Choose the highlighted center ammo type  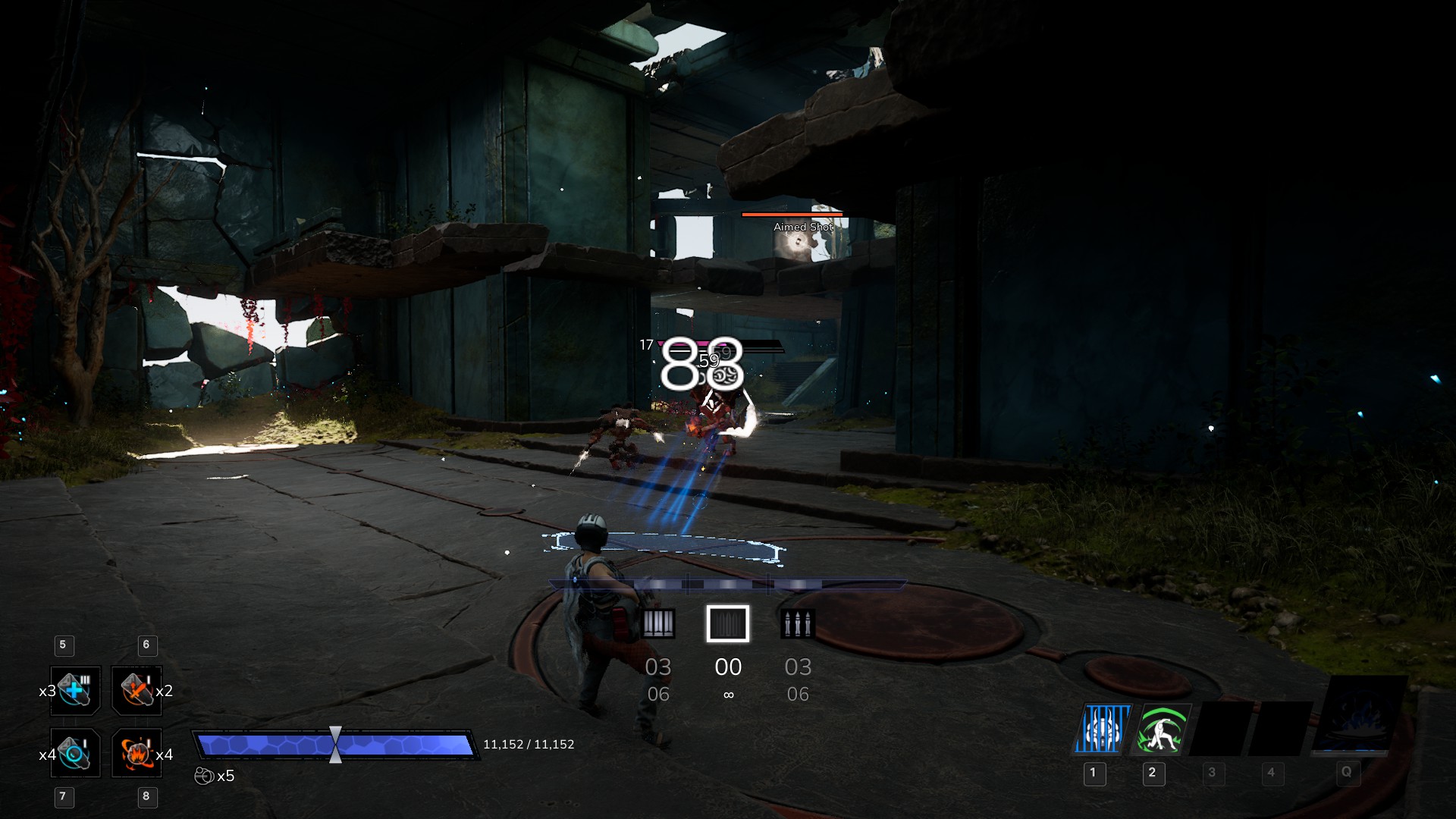(x=728, y=624)
